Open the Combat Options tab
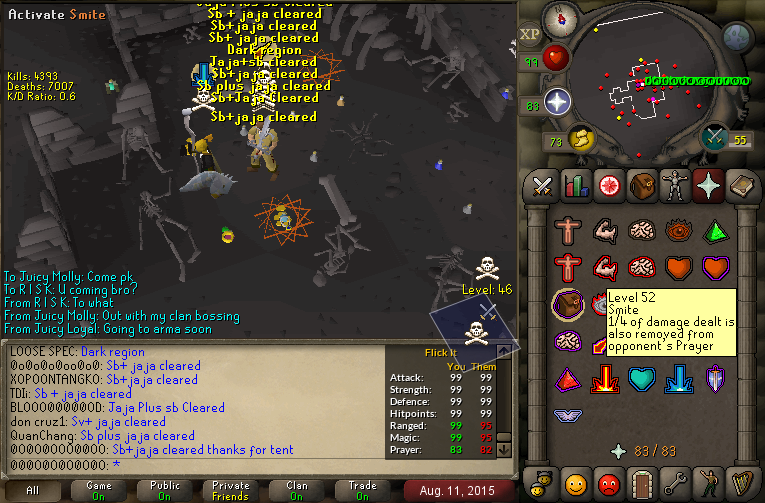This screenshot has height=503, width=765. click(543, 185)
